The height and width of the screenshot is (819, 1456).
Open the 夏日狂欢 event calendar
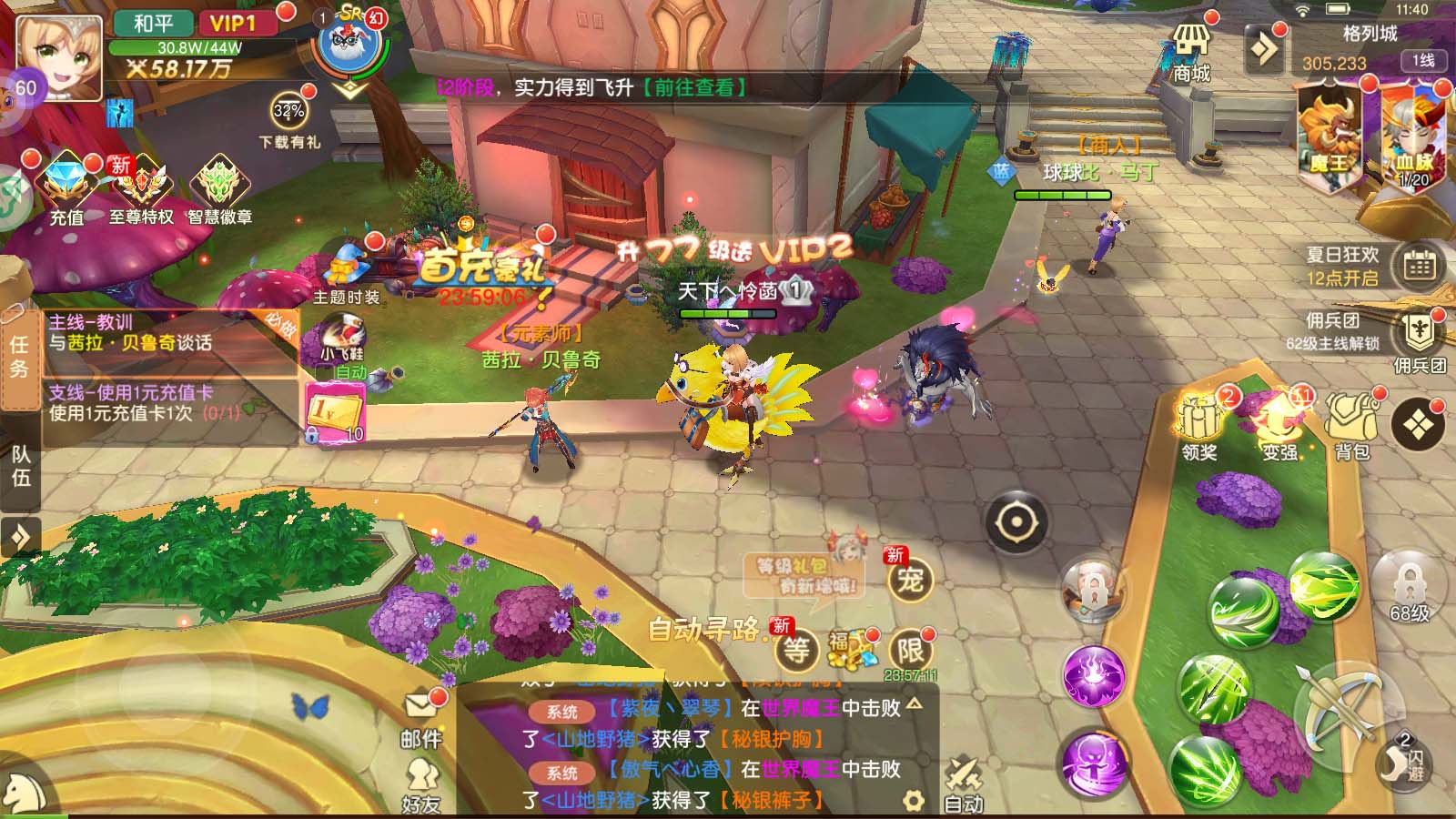1419,265
